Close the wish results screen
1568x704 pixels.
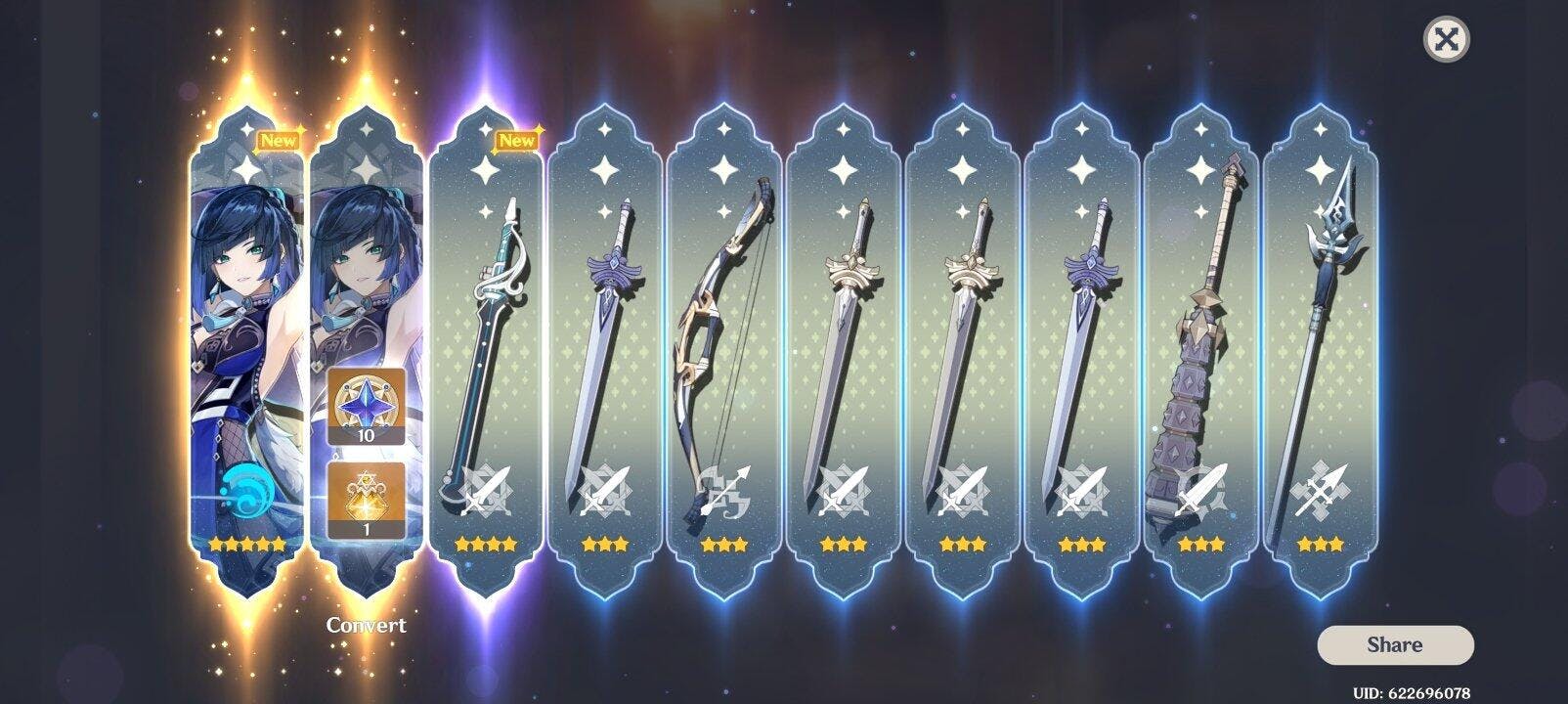pyautogui.click(x=1446, y=39)
